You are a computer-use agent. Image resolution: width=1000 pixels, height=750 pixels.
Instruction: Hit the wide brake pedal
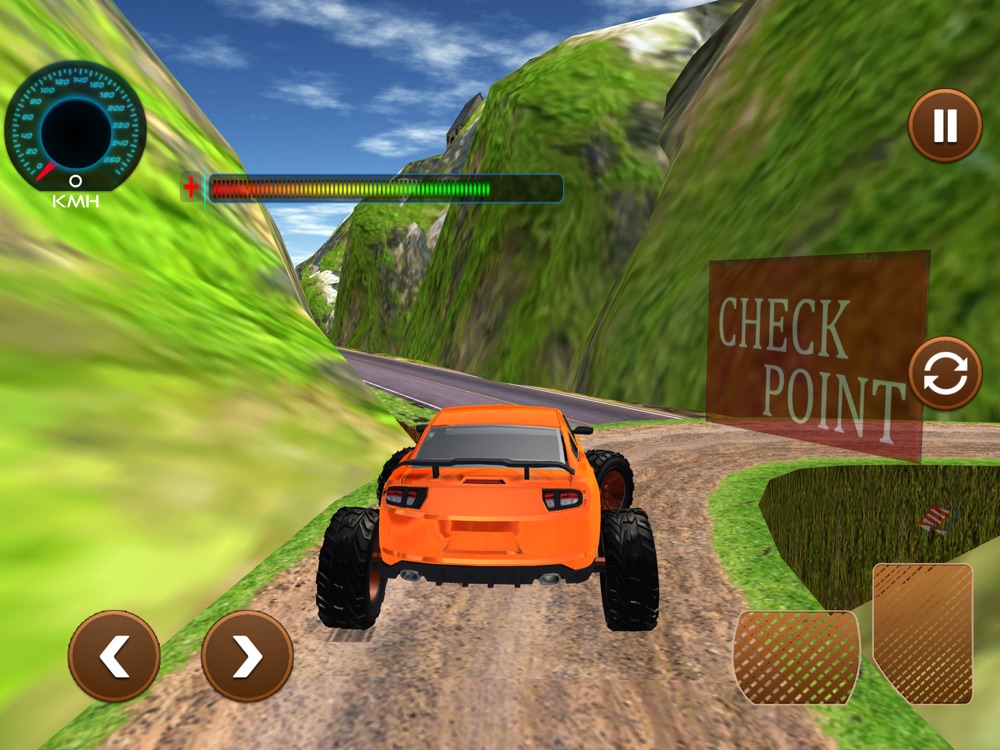tap(796, 657)
